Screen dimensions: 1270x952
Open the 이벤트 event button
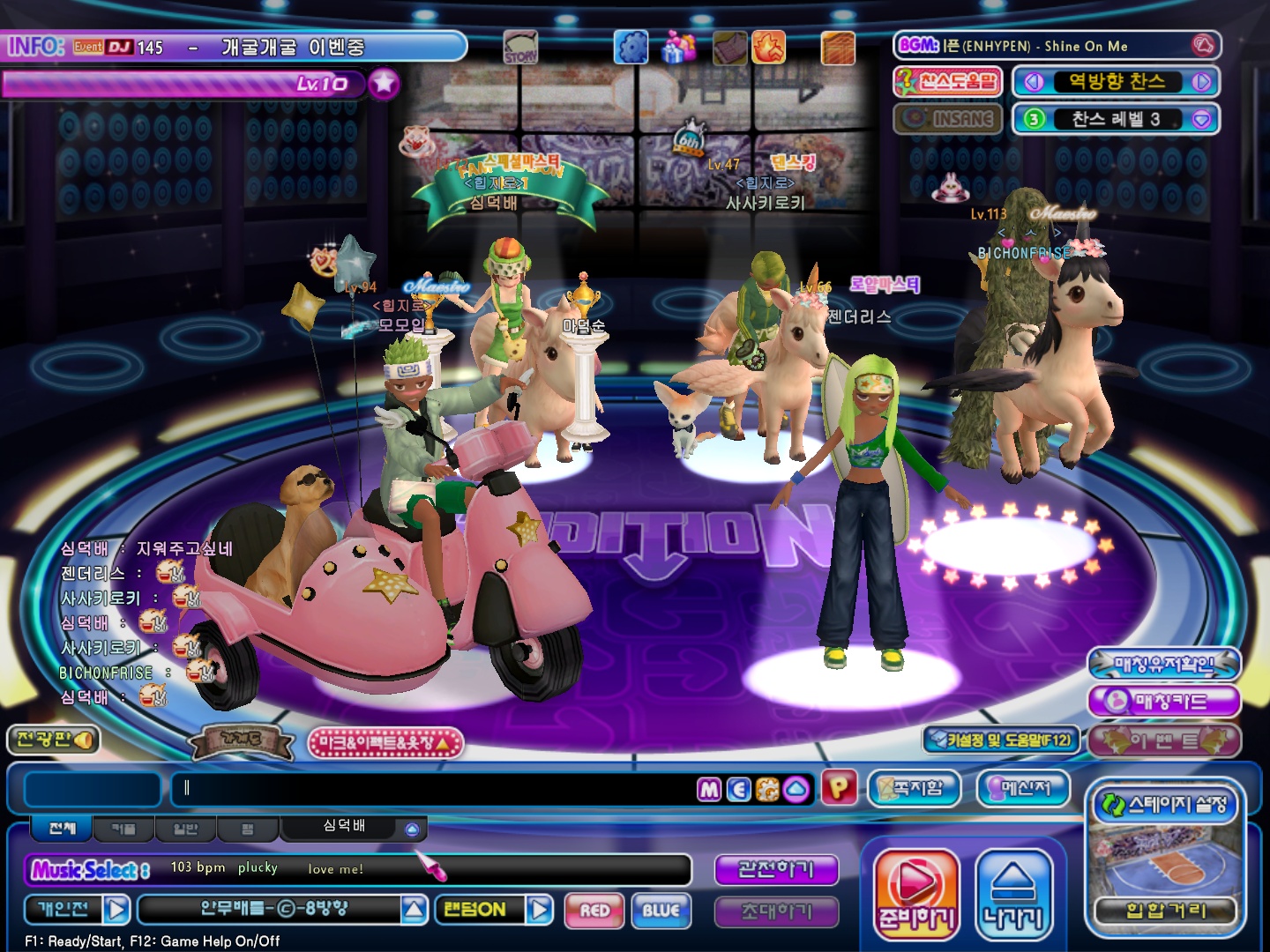(1164, 740)
